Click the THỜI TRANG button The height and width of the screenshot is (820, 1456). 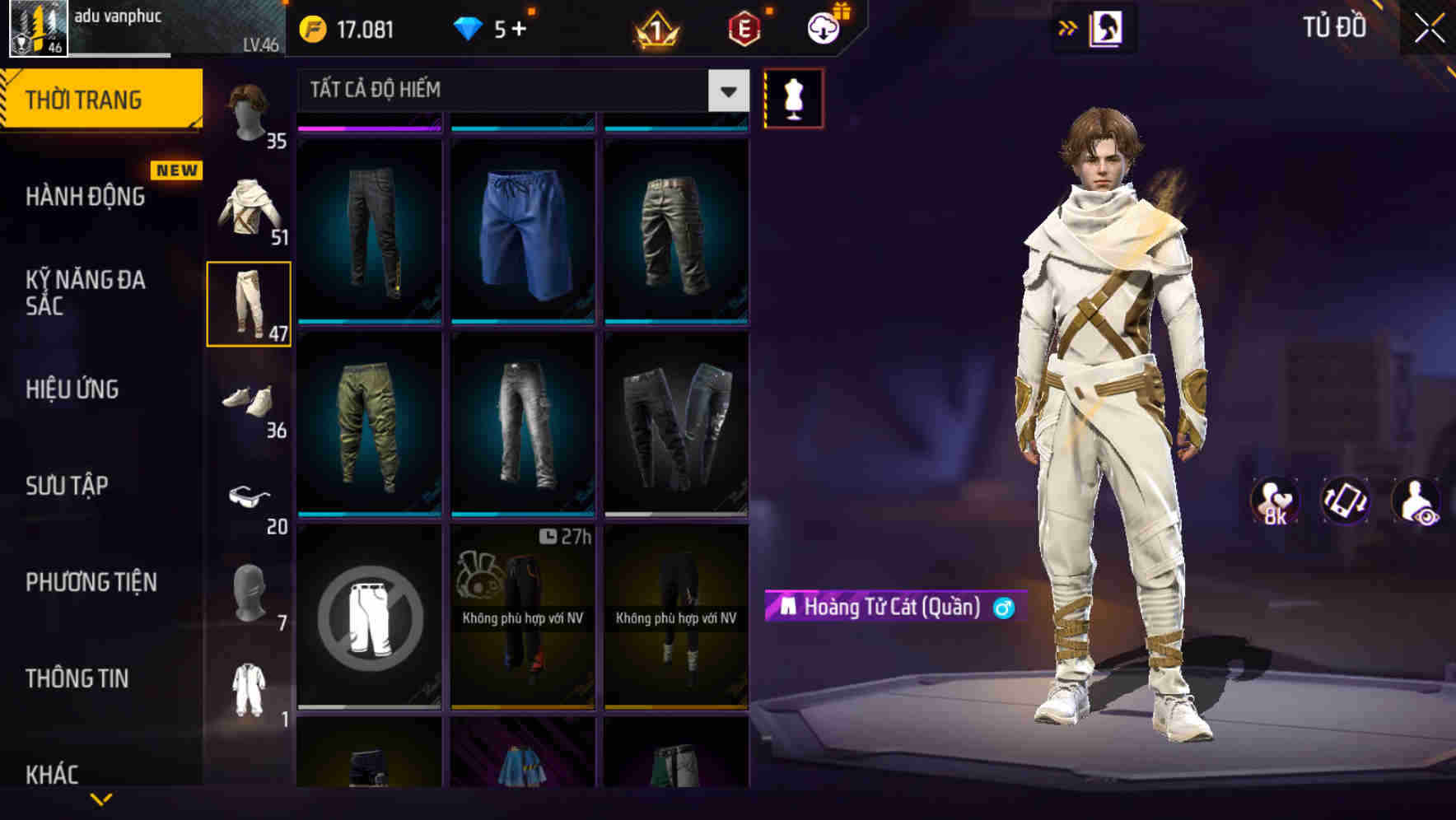click(85, 99)
